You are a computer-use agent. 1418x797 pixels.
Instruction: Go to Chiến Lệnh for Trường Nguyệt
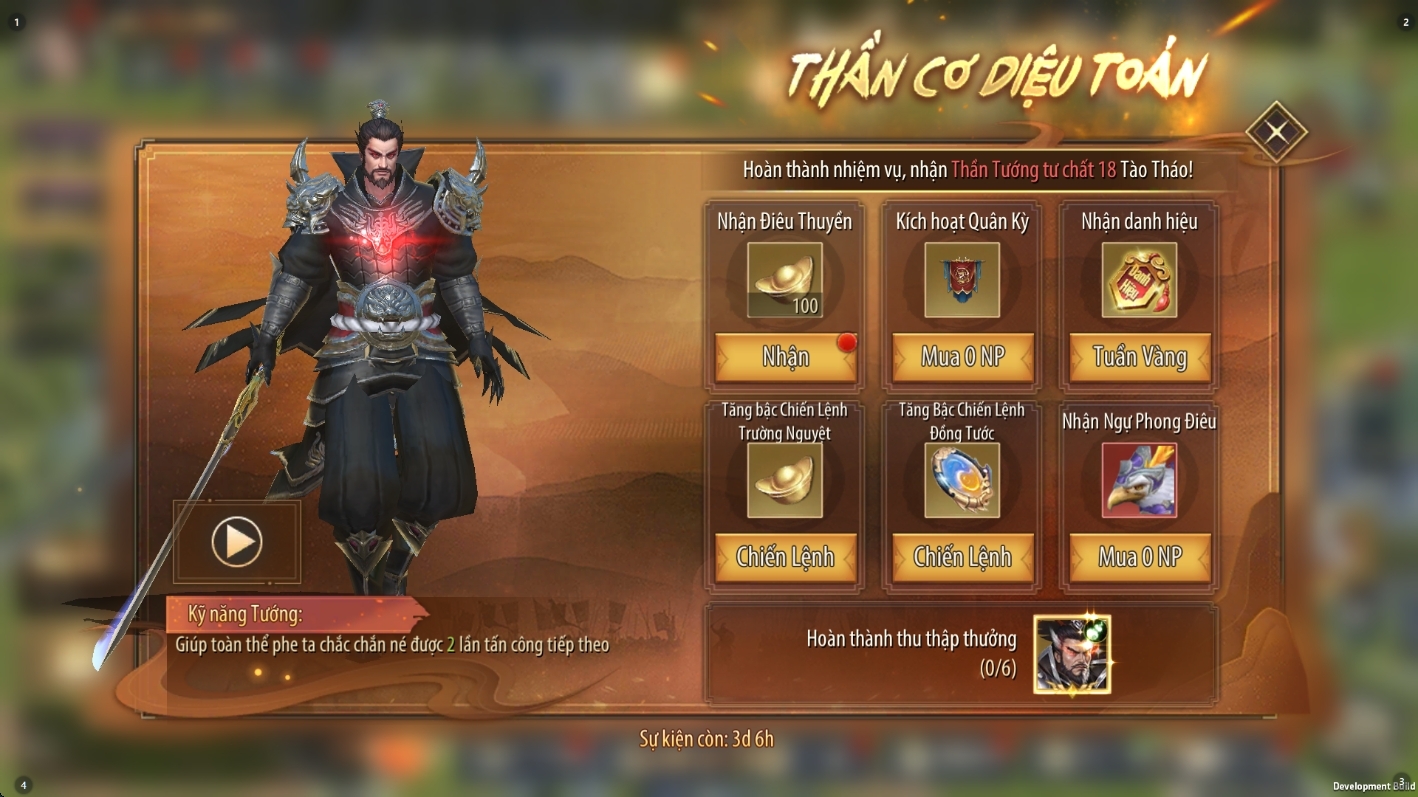[x=785, y=557]
